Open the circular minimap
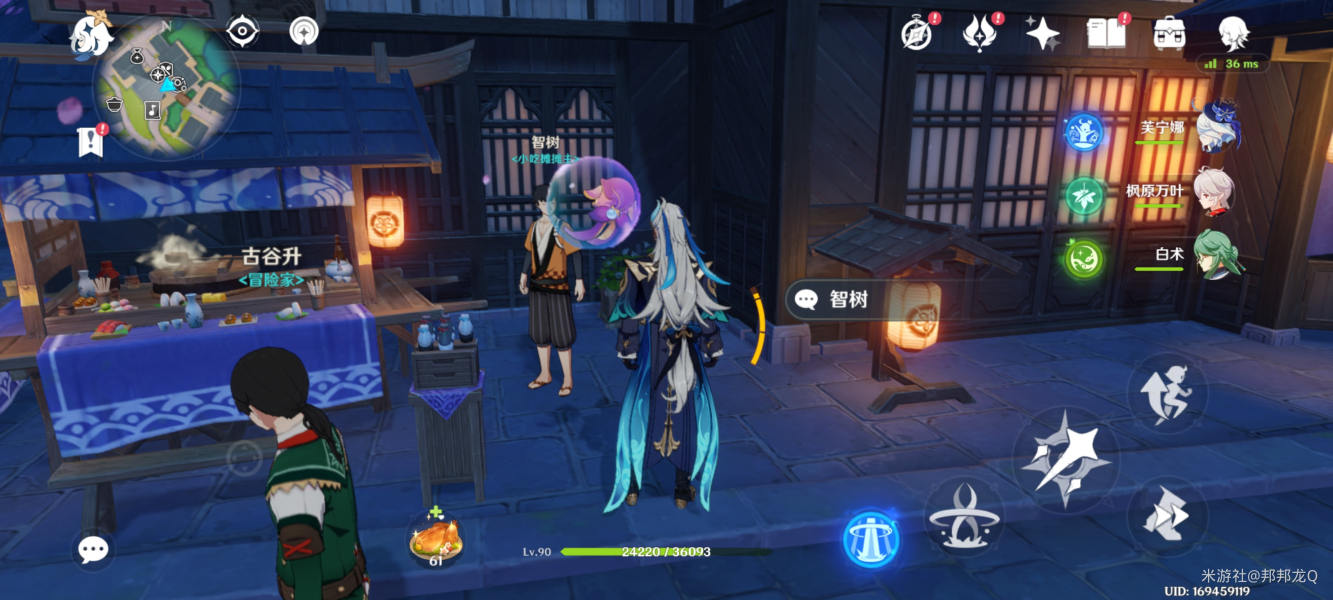This screenshot has width=1333, height=600. point(166,86)
